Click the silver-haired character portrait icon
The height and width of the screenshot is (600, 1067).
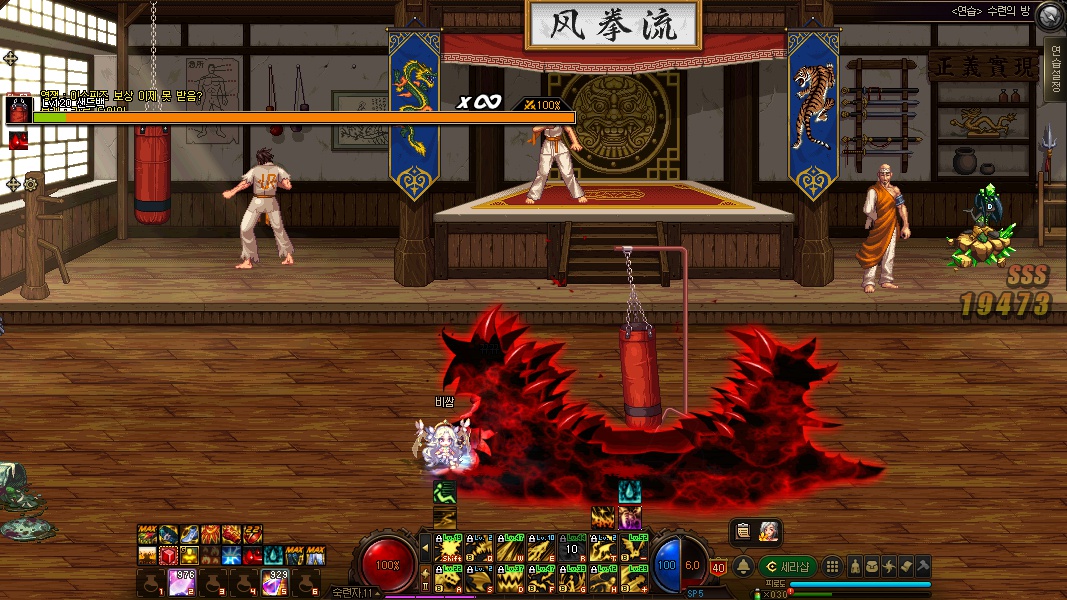(768, 532)
